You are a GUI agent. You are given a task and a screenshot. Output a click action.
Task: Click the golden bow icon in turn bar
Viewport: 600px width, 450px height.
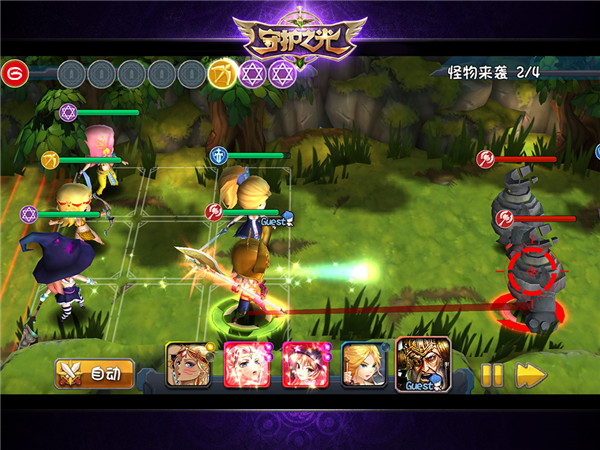[222, 74]
